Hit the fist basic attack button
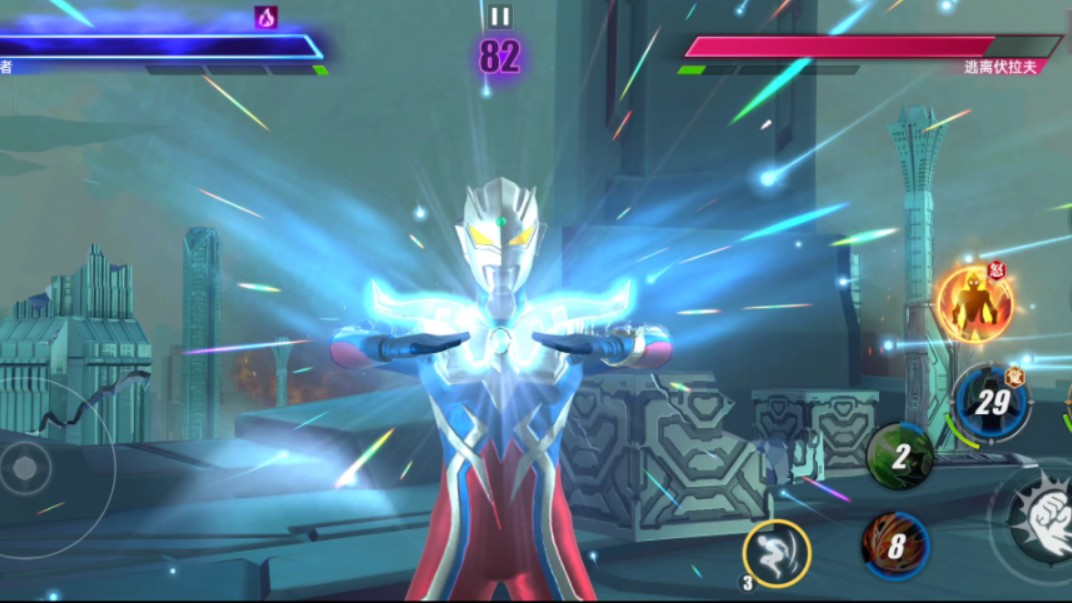The image size is (1072, 603). (1038, 515)
